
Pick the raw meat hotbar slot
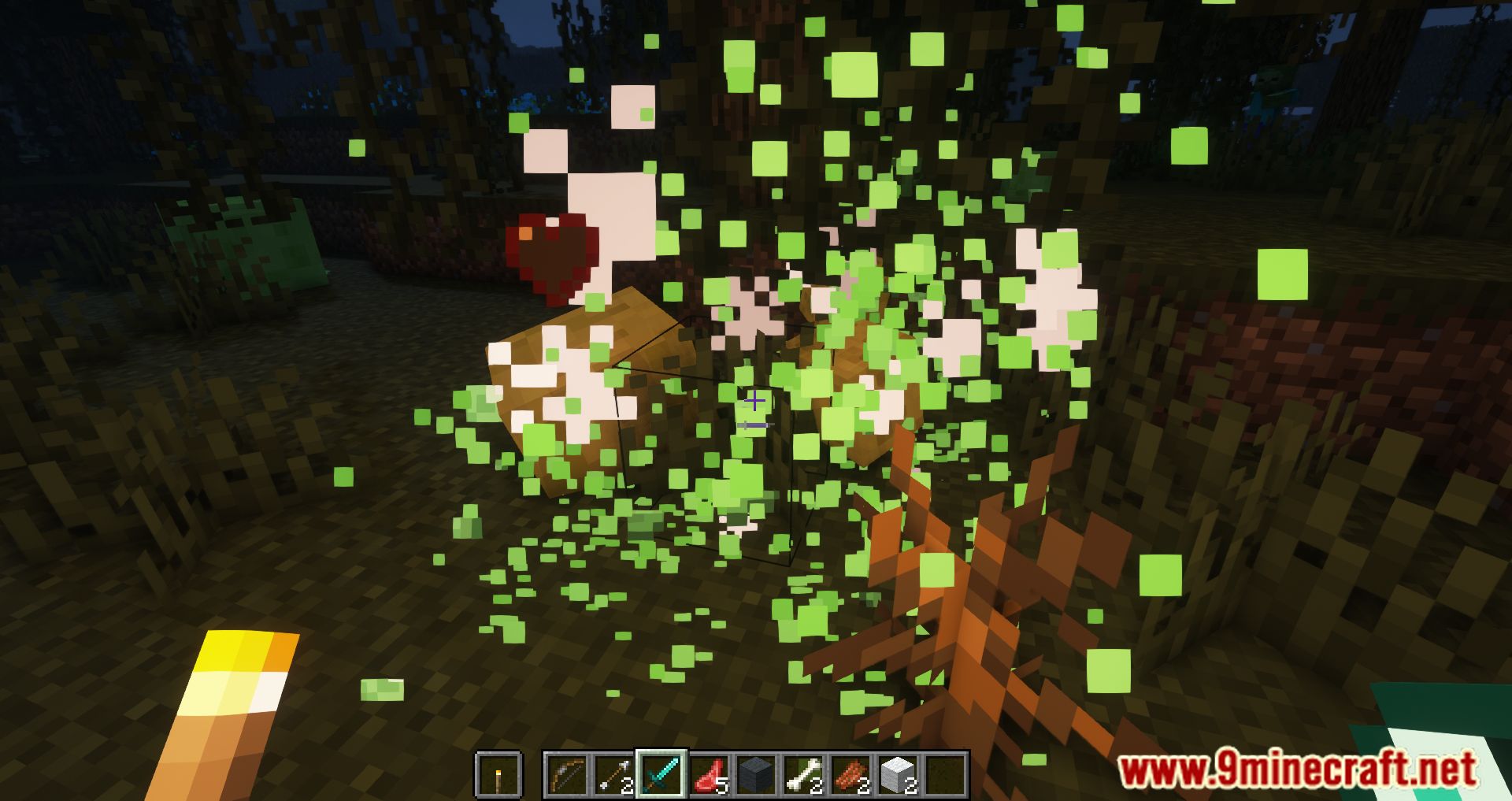(709, 775)
